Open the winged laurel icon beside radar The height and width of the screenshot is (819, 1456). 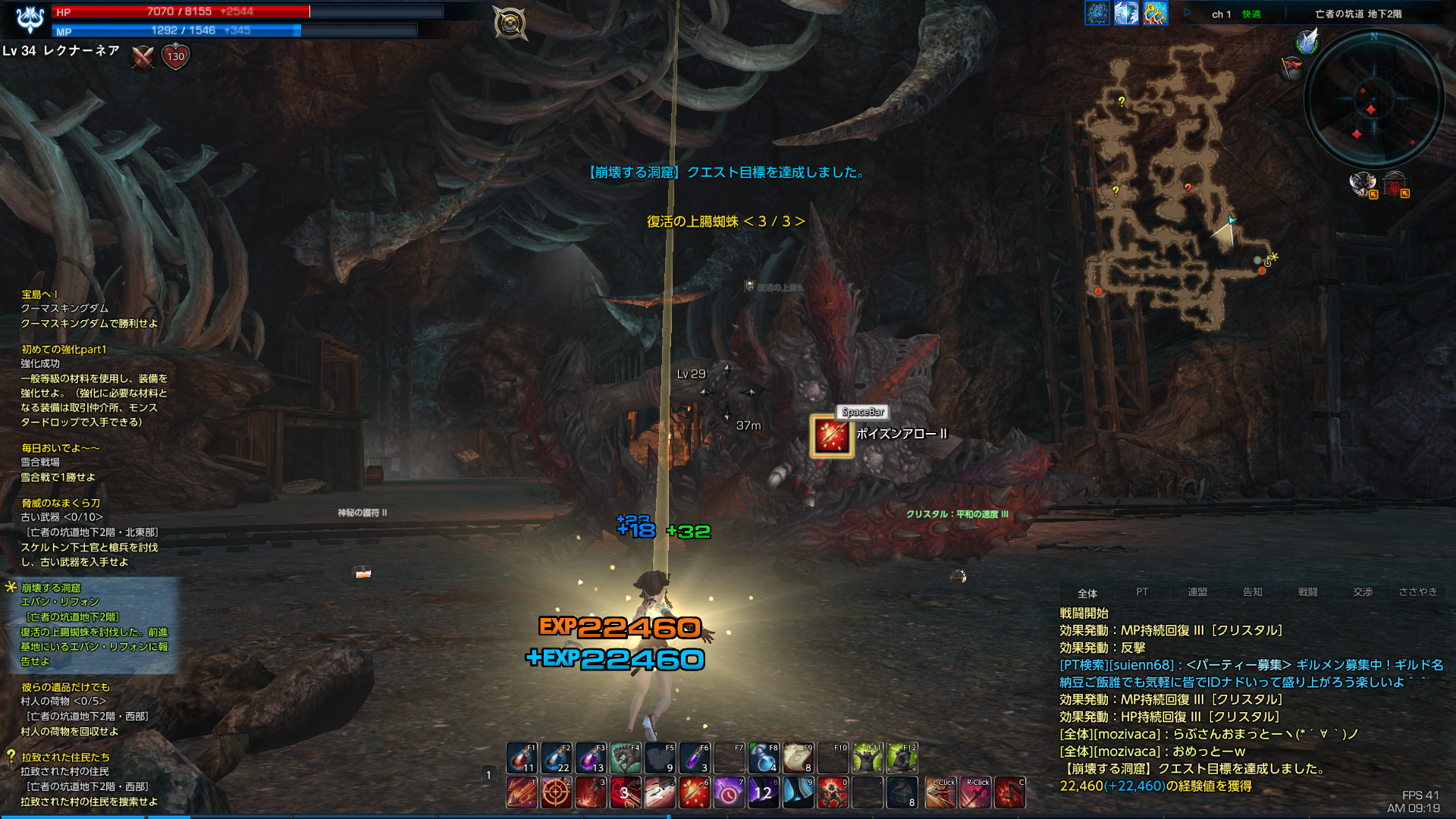pyautogui.click(x=1307, y=42)
